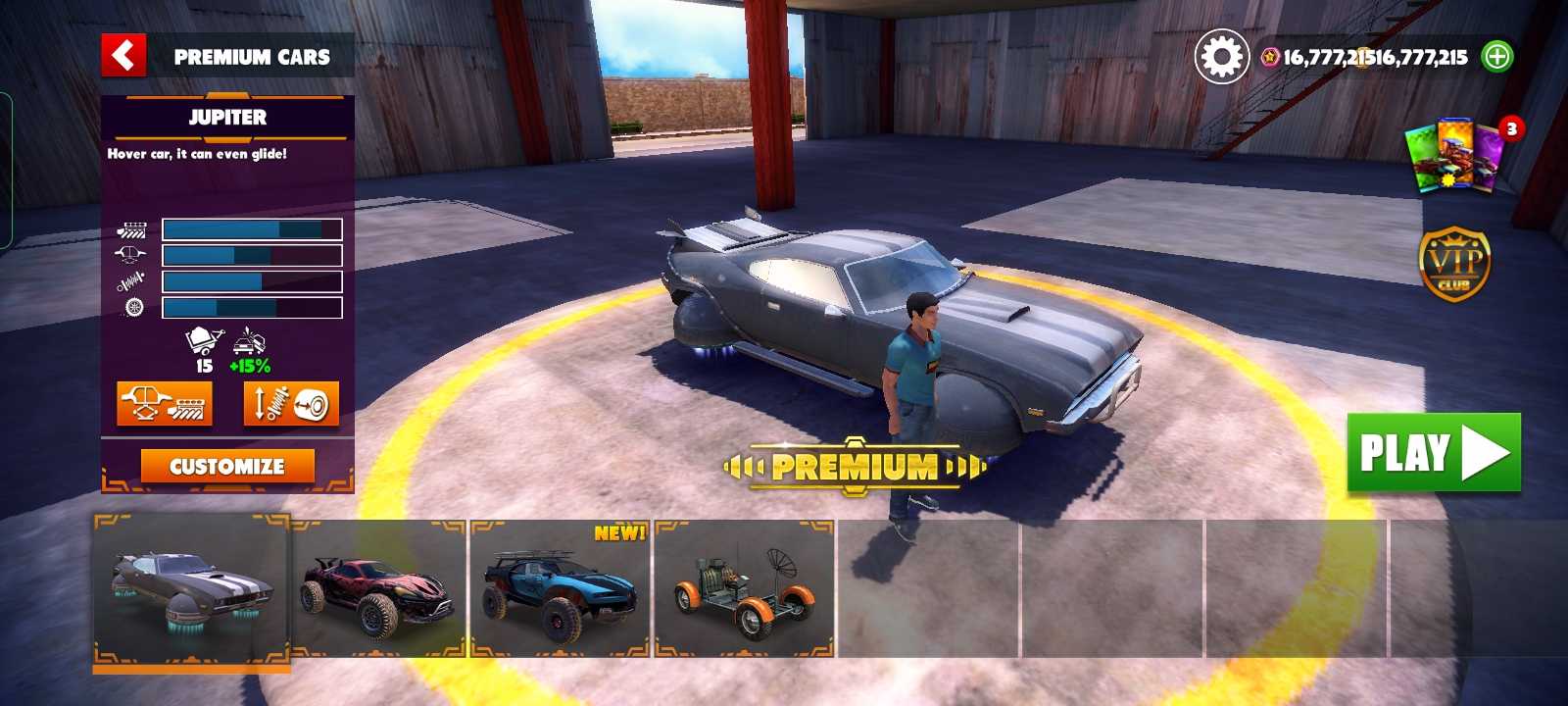The width and height of the screenshot is (1568, 706).
Task: Open the engine and chassis upgrade button
Action: [x=165, y=403]
